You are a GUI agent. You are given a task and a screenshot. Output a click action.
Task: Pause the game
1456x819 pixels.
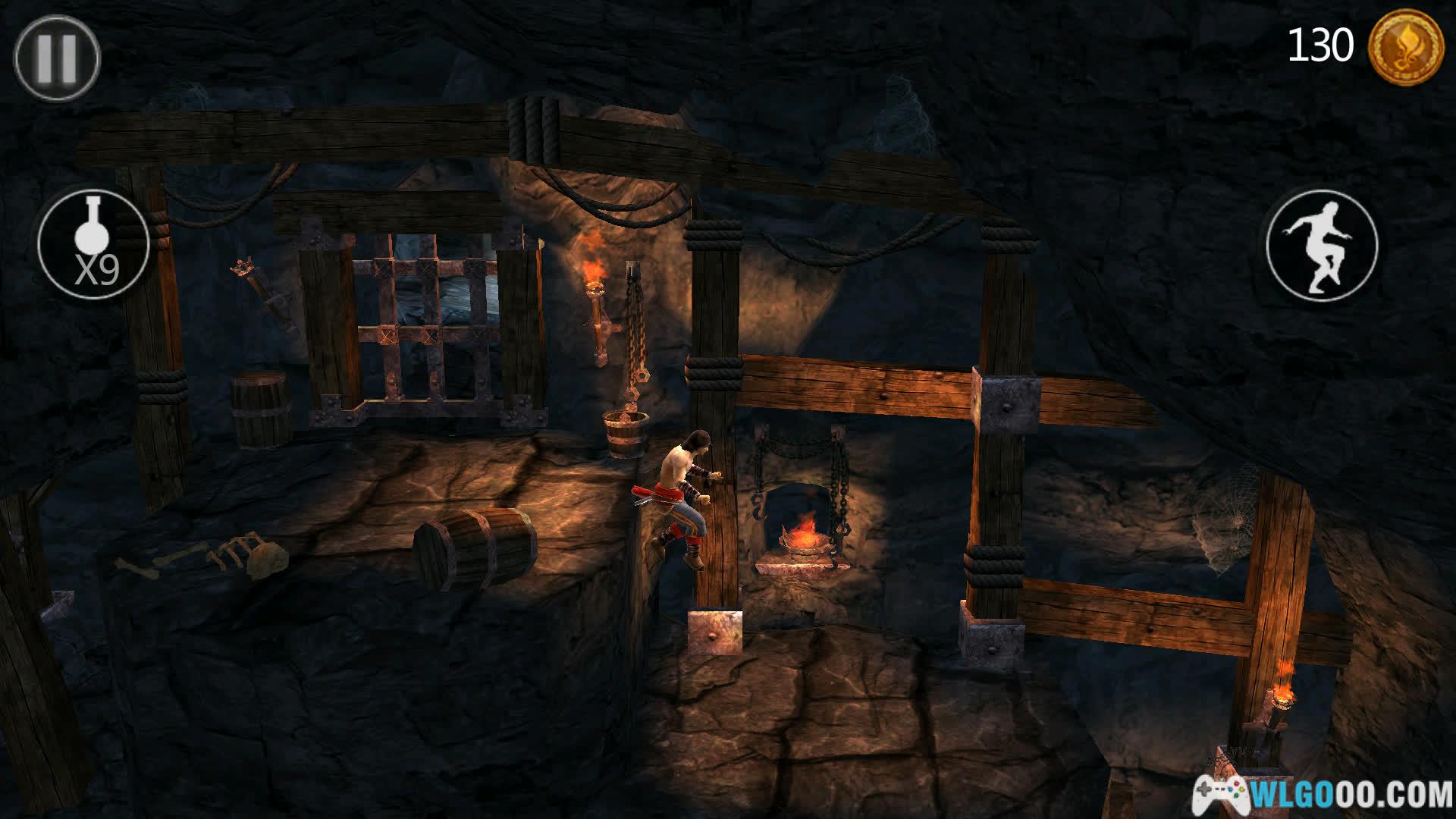pos(57,58)
